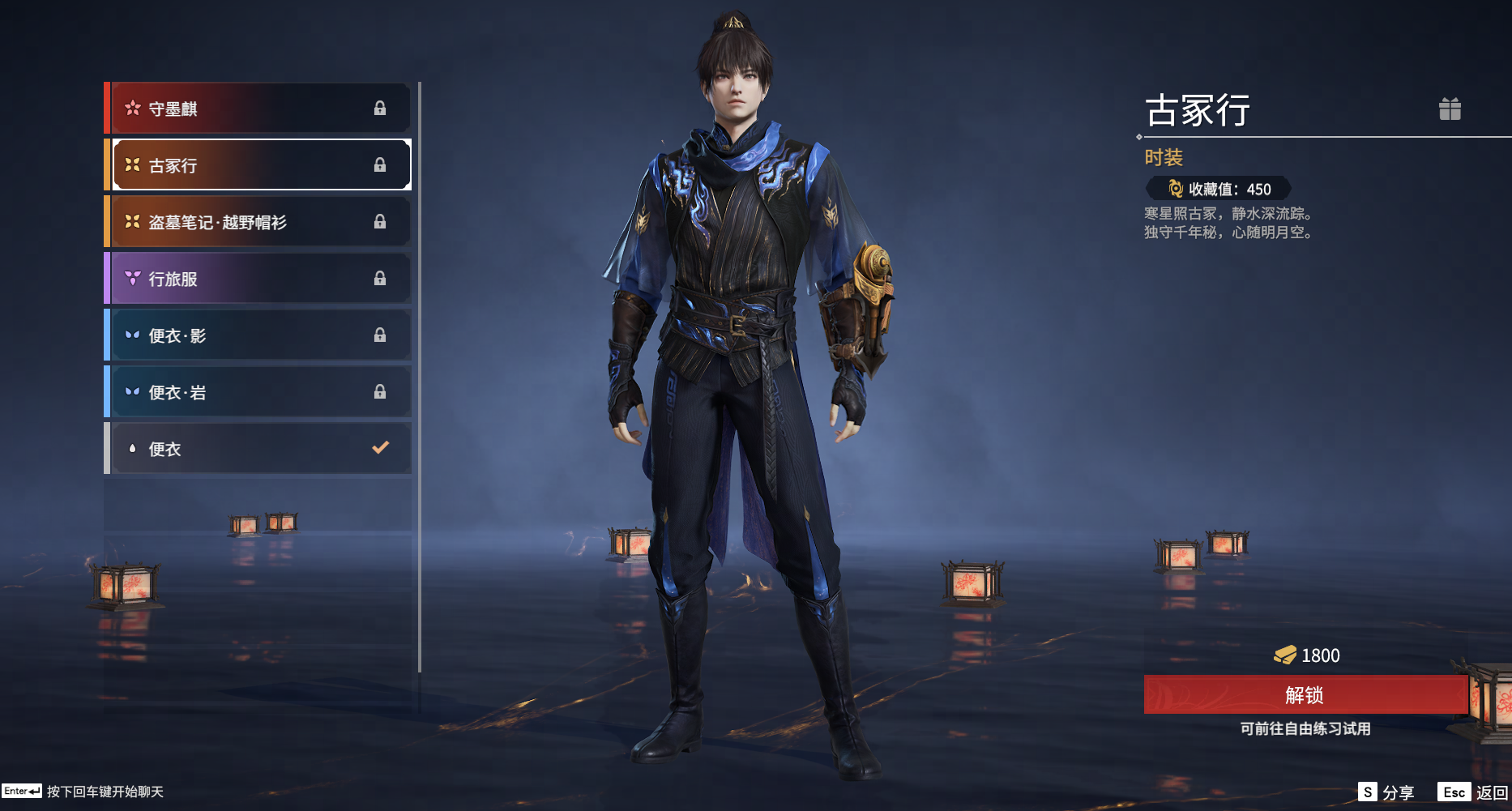Click the outfit list scrollbar
Image resolution: width=1512 pixels, height=811 pixels.
coord(420,377)
